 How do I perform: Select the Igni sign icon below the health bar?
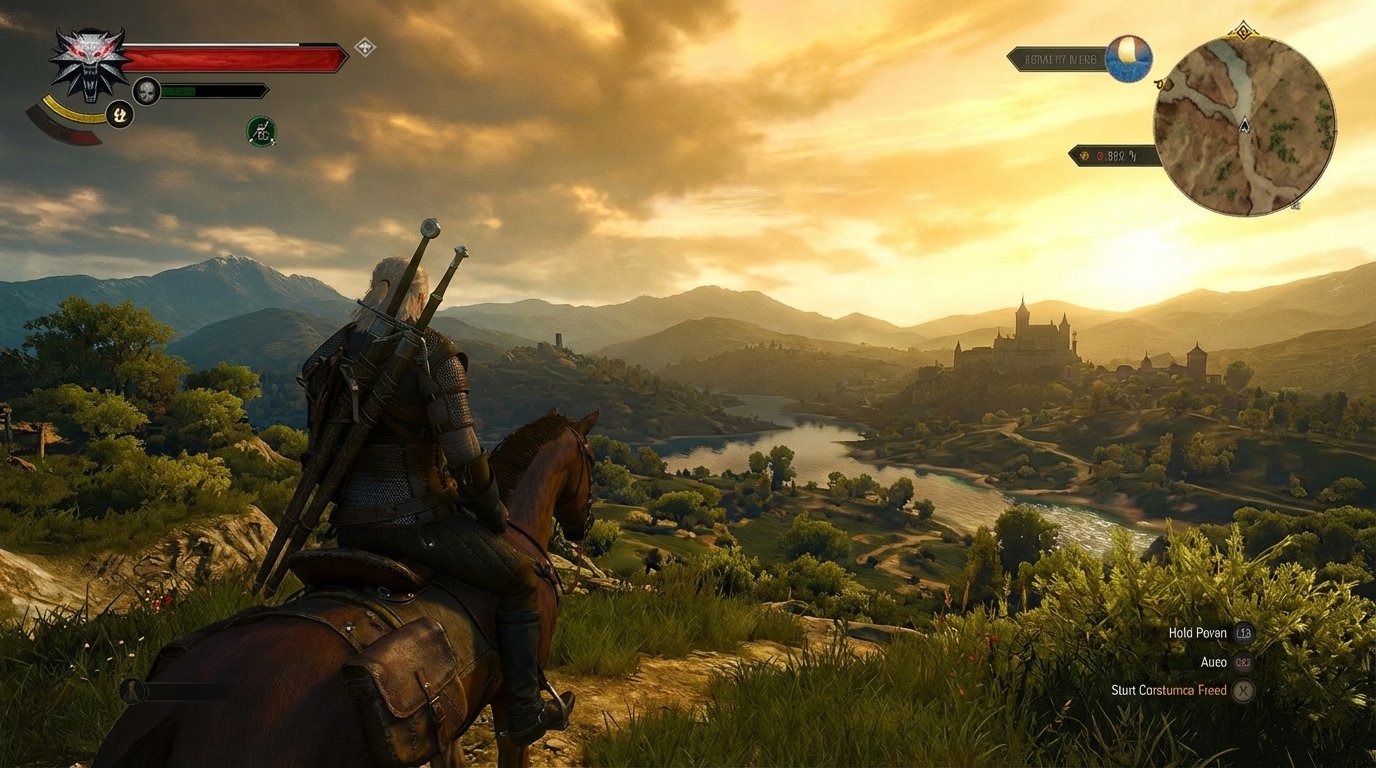tap(118, 113)
